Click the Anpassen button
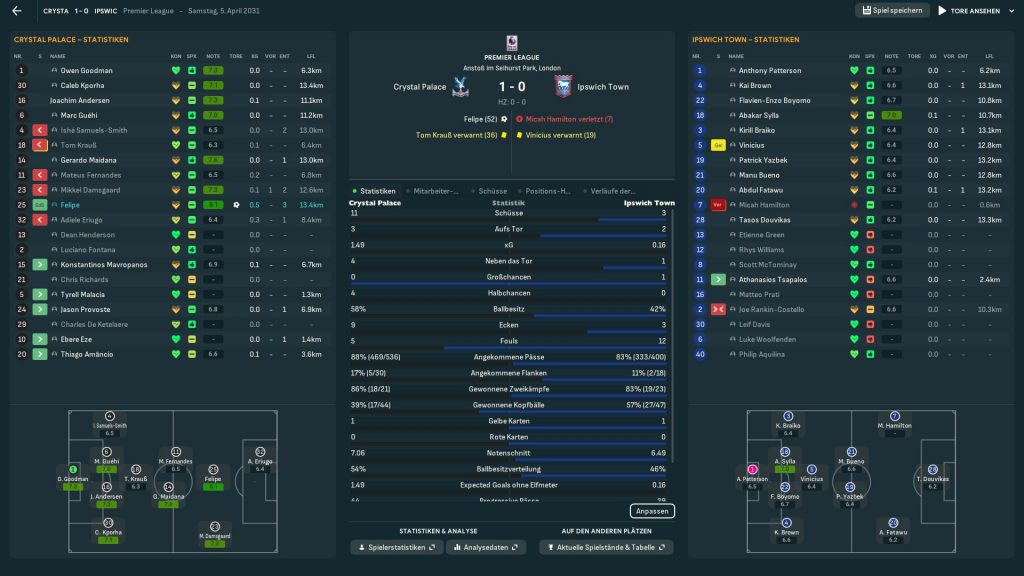Screen dimensions: 1024x576 pyautogui.click(x=652, y=511)
